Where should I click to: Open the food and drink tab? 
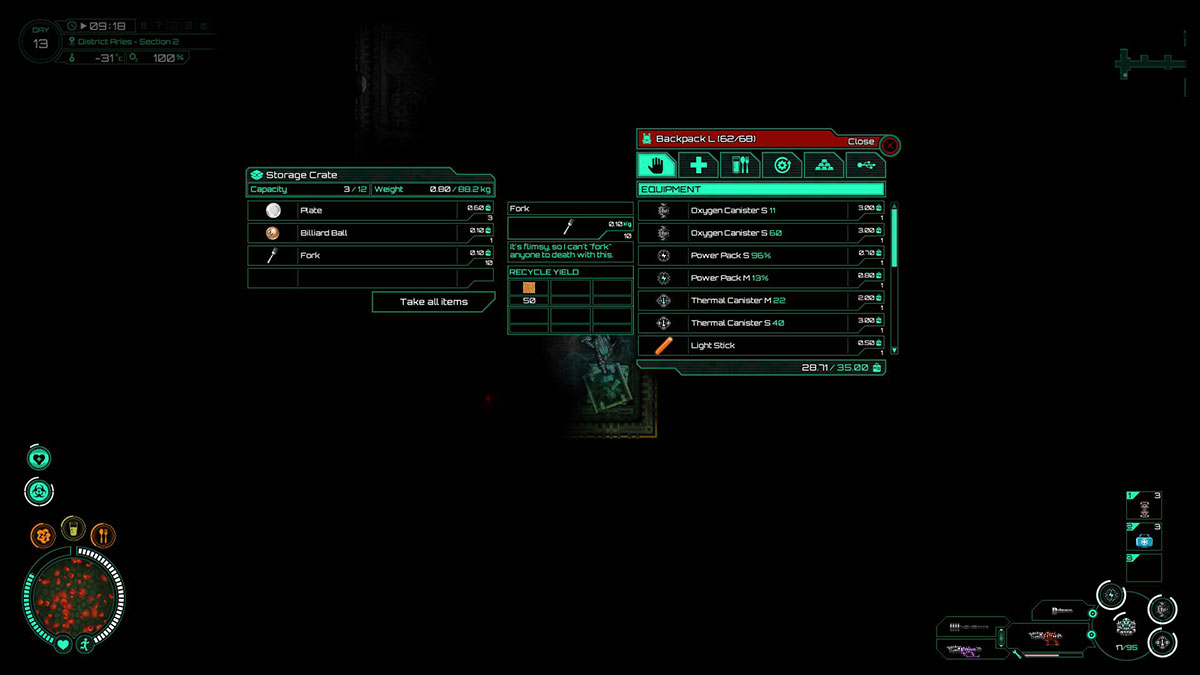point(740,166)
